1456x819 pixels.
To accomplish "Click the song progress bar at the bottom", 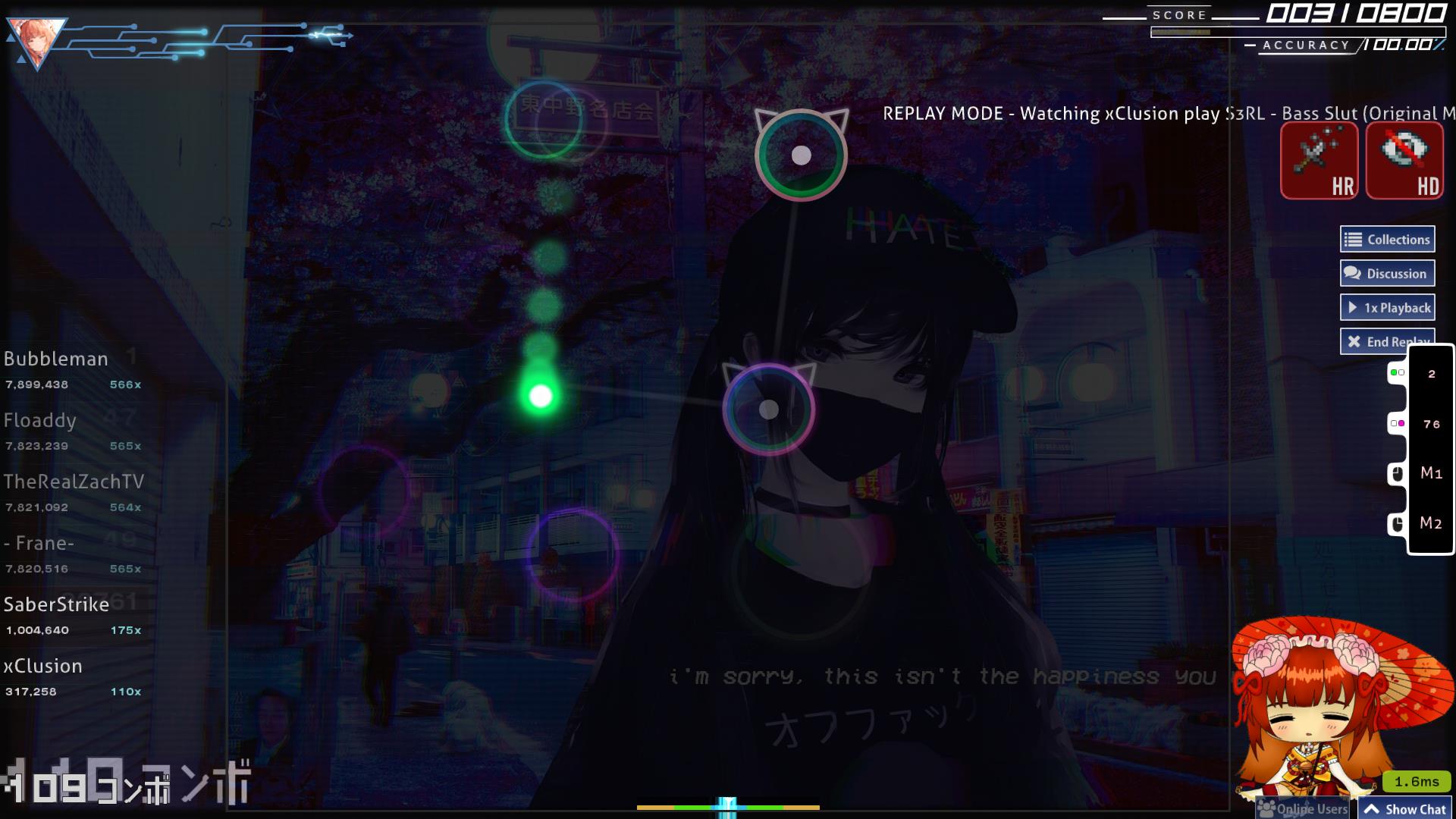I will (x=728, y=808).
